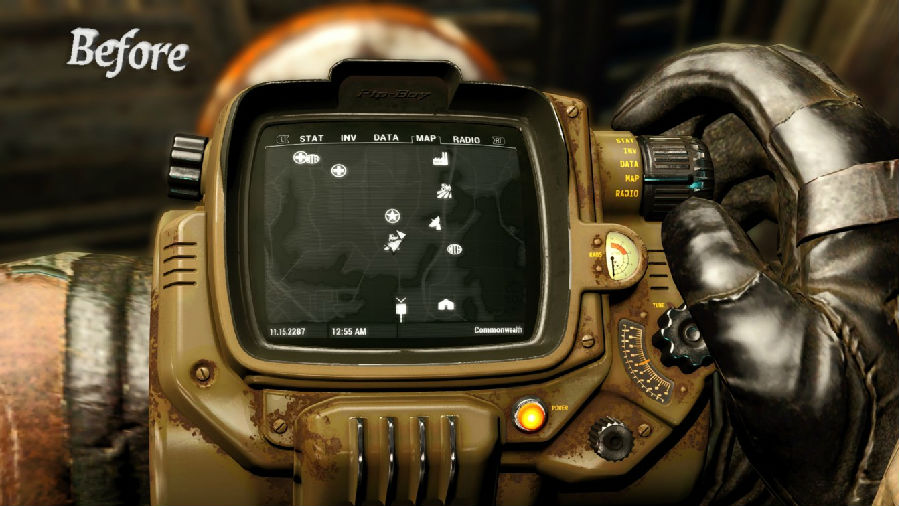This screenshot has width=899, height=506.
Task: Select the lone circled-cross map marker
Action: [x=339, y=170]
